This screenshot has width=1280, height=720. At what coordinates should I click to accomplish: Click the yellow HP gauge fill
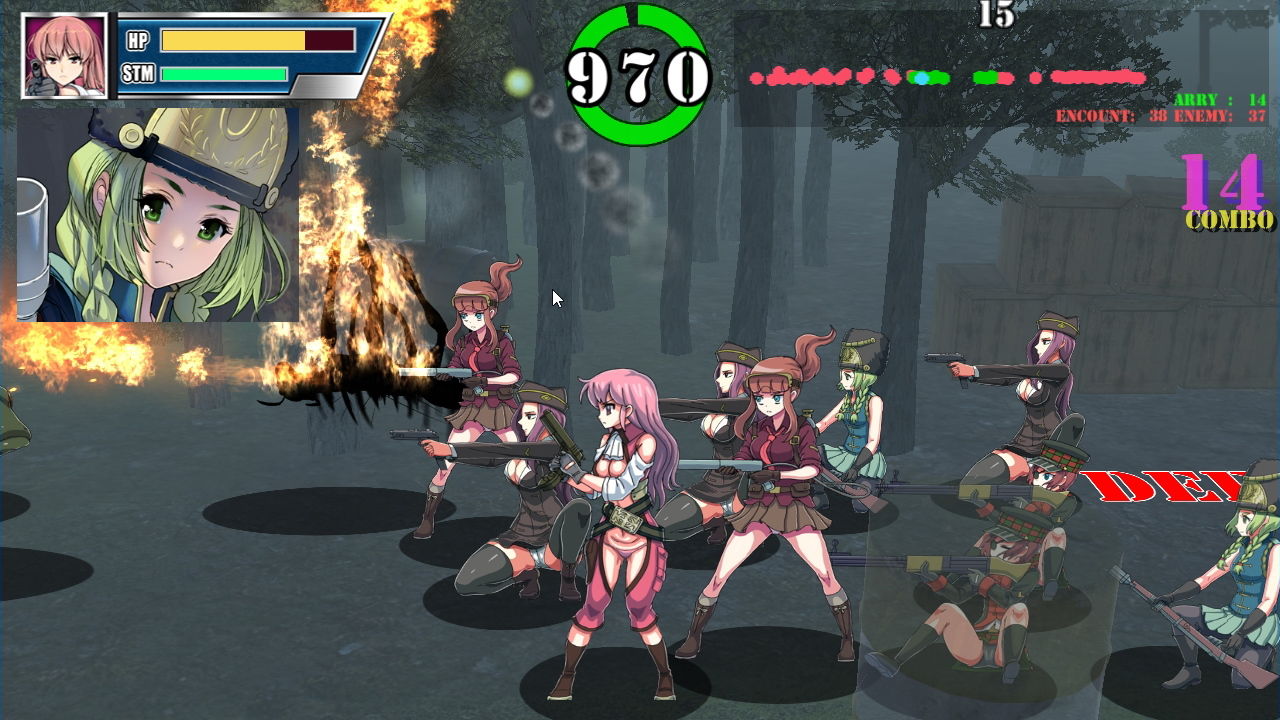click(x=235, y=40)
